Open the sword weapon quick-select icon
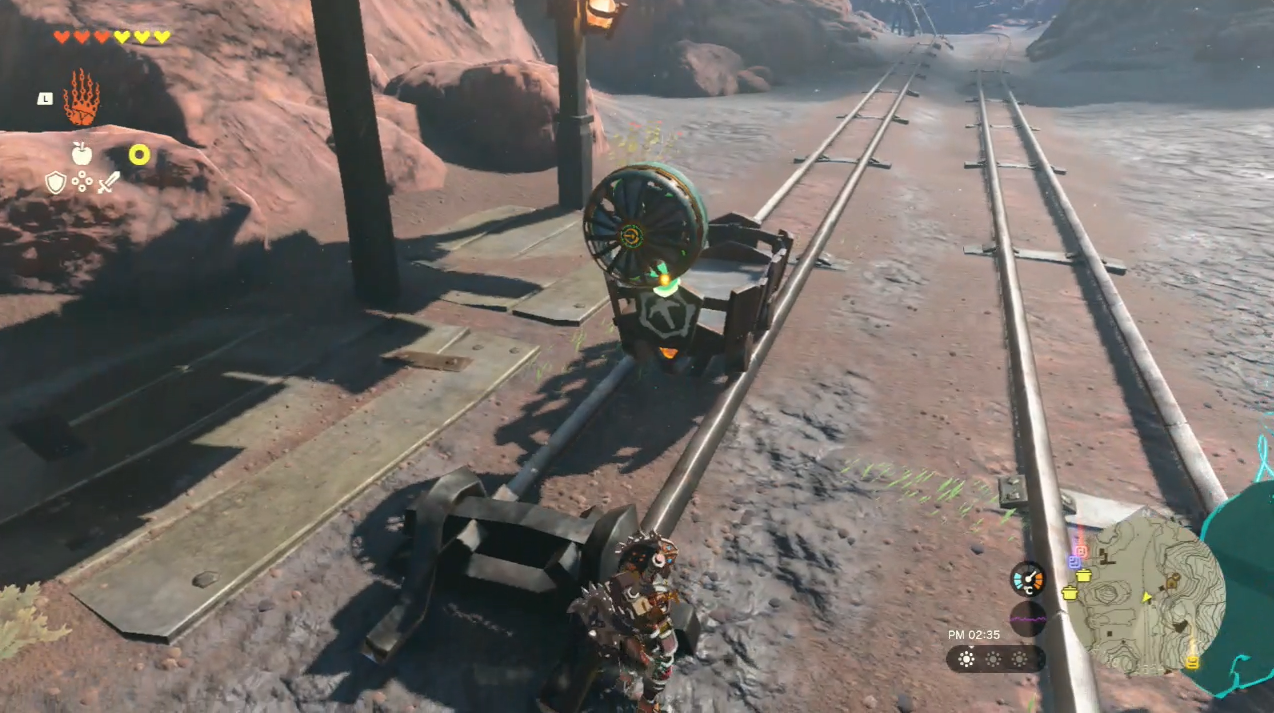The height and width of the screenshot is (713, 1274). pos(109,182)
